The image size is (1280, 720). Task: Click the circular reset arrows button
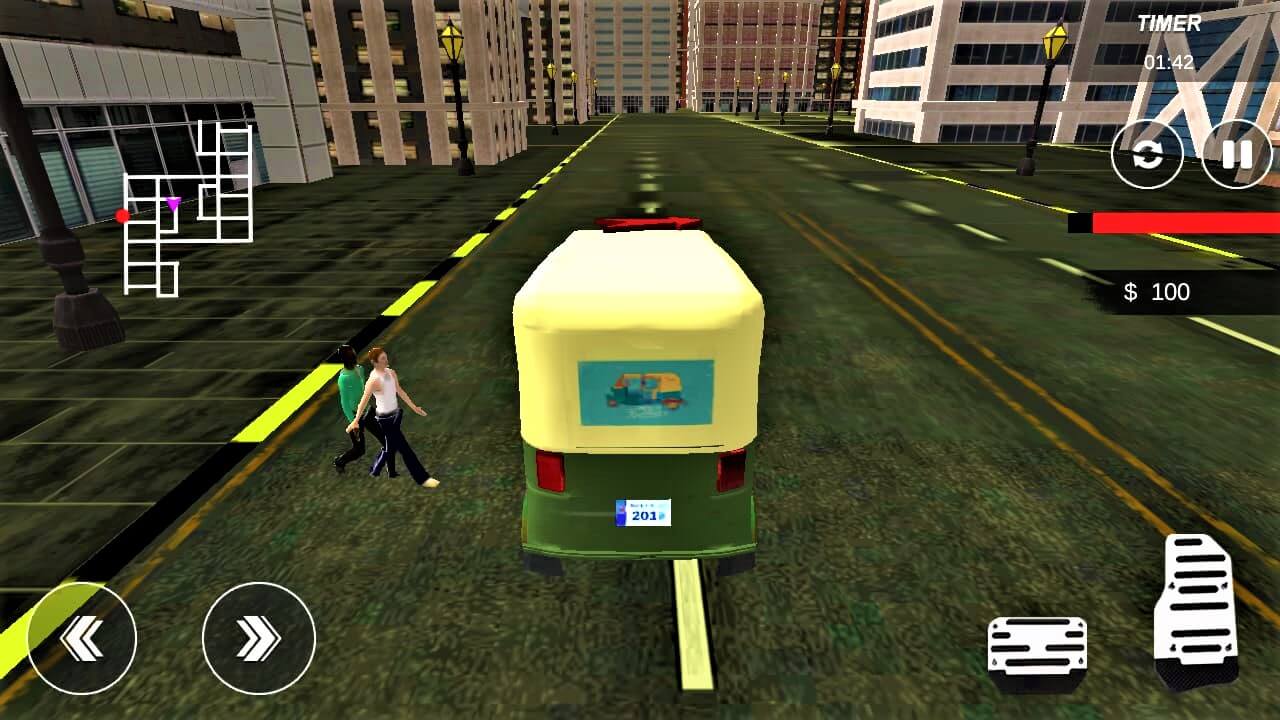coord(1147,154)
